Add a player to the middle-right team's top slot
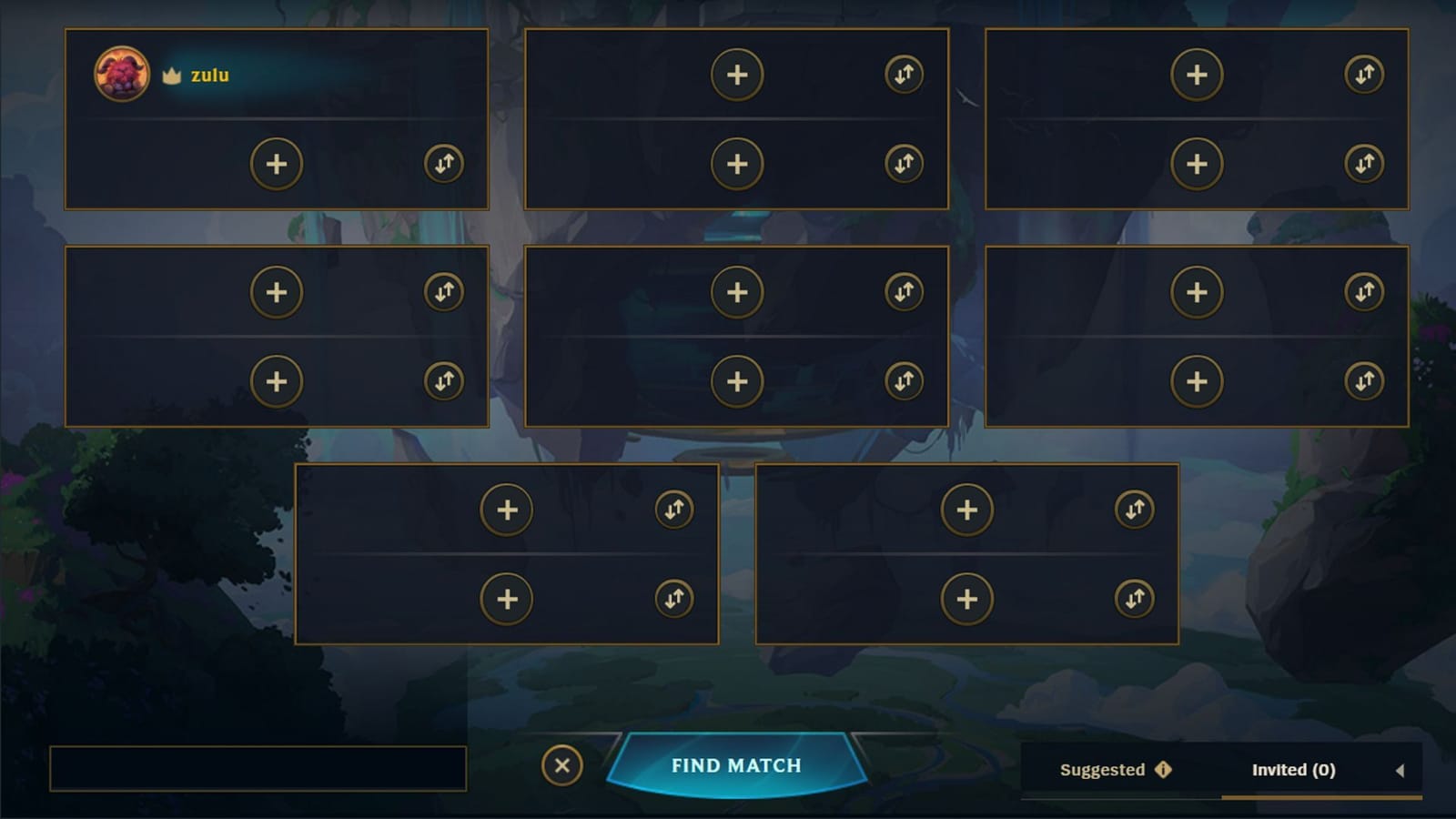 [x=1198, y=292]
